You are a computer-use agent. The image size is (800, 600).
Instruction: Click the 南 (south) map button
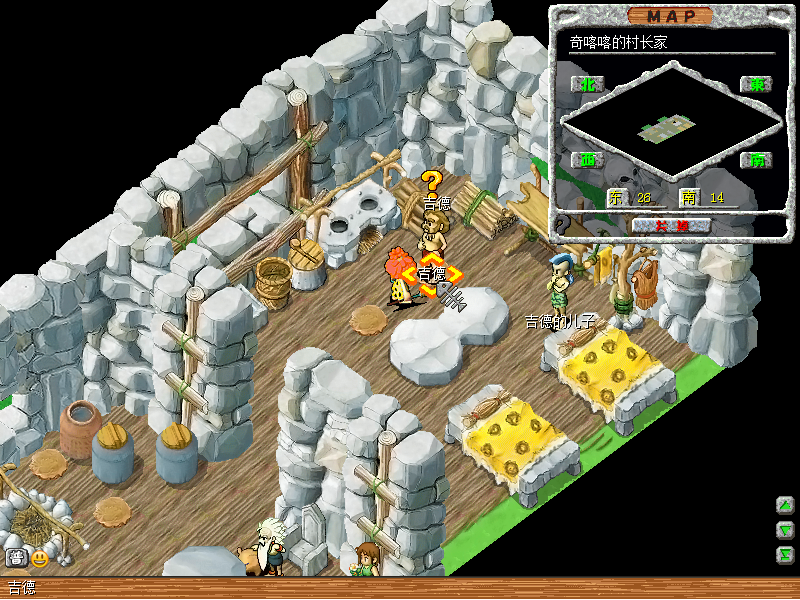coord(756,159)
